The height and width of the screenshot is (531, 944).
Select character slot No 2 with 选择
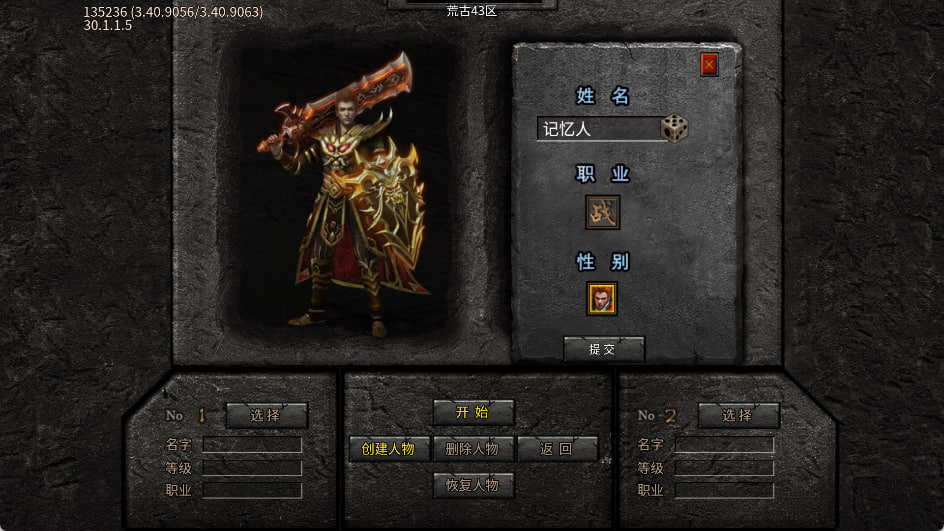point(738,415)
